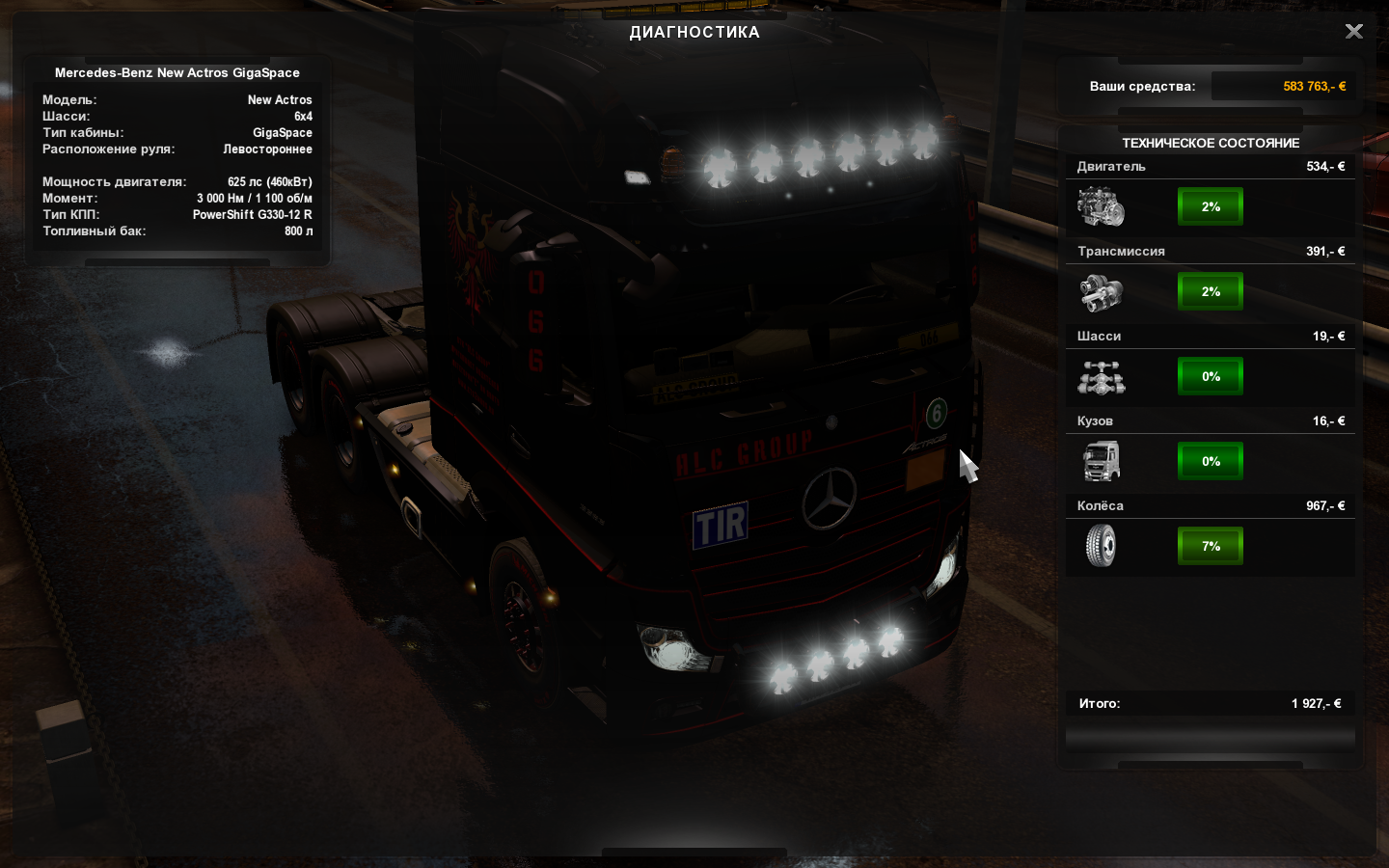The image size is (1389, 868).
Task: Select the wheels tire icon
Action: [1101, 546]
